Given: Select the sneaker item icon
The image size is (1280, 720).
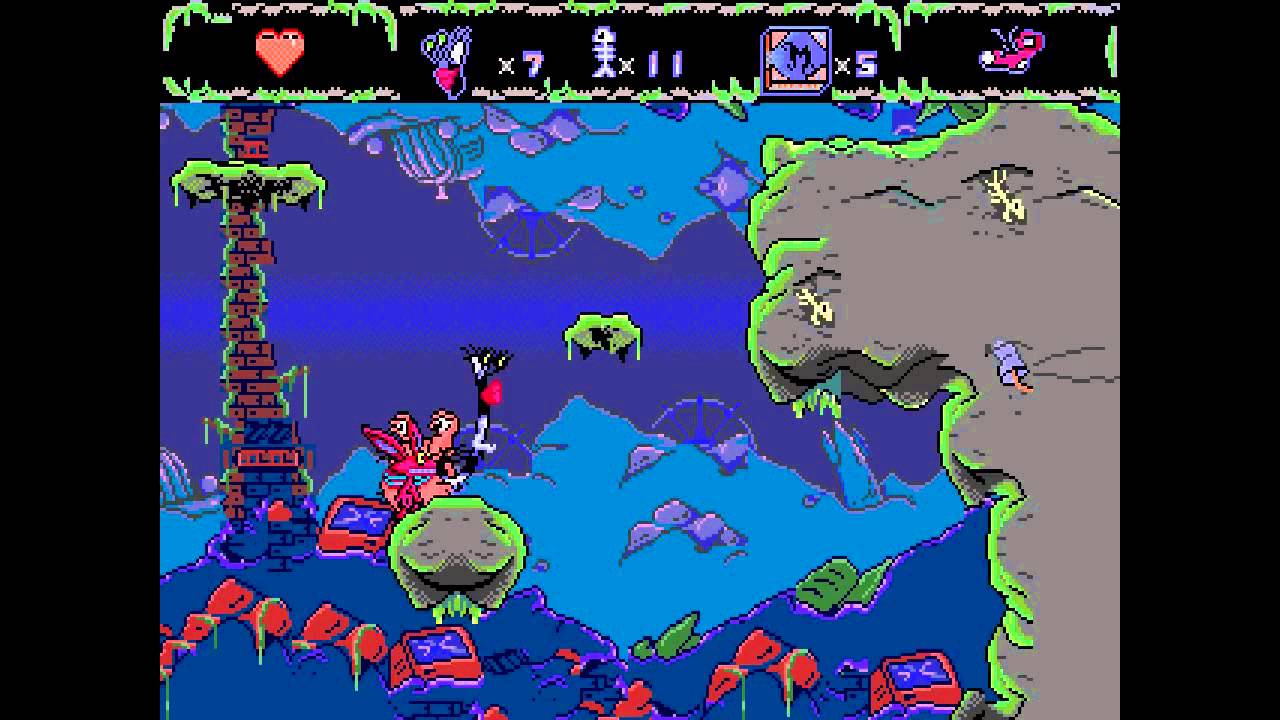Looking at the screenshot, I should [1012, 51].
